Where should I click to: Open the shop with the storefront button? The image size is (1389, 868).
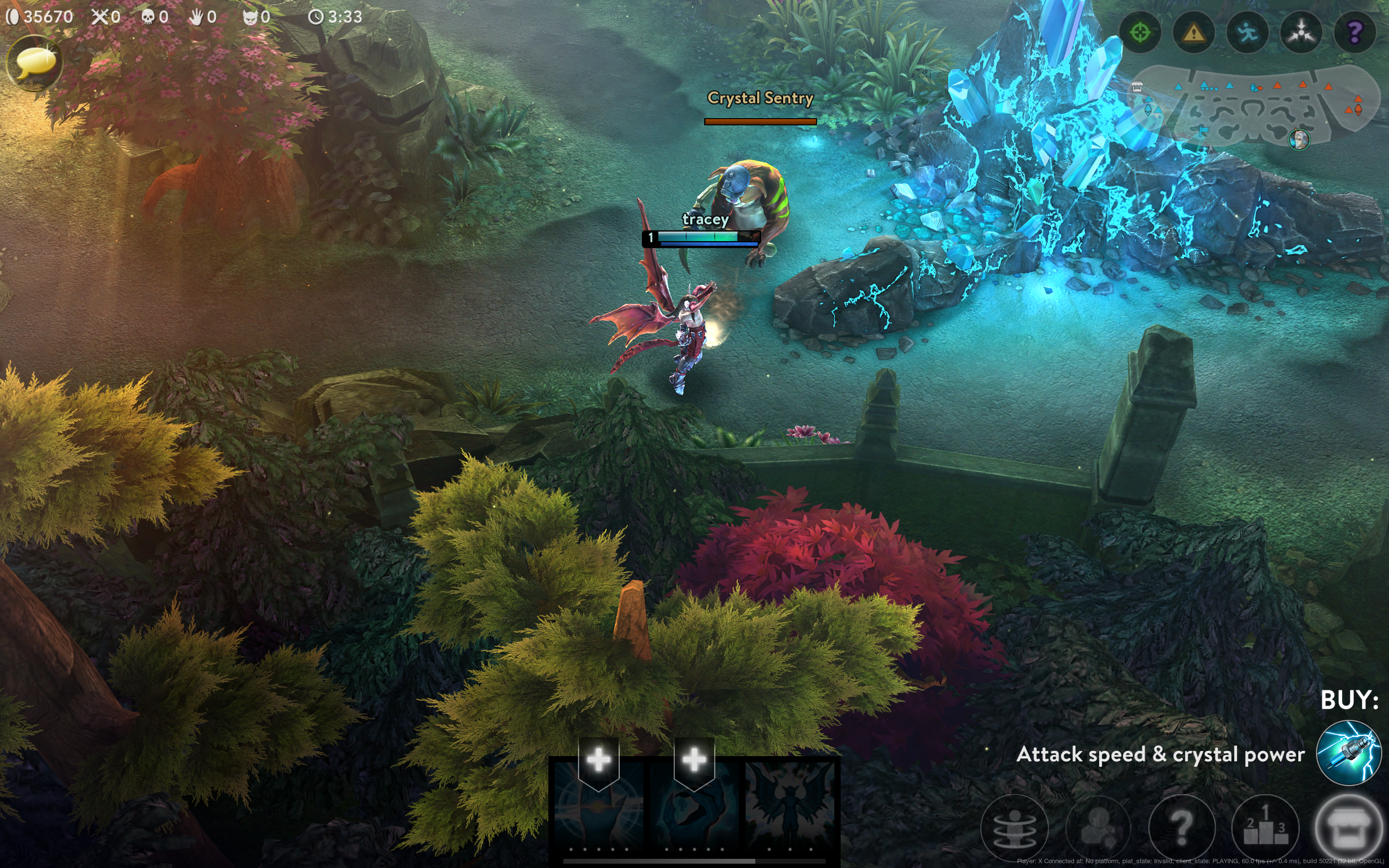[1348, 827]
